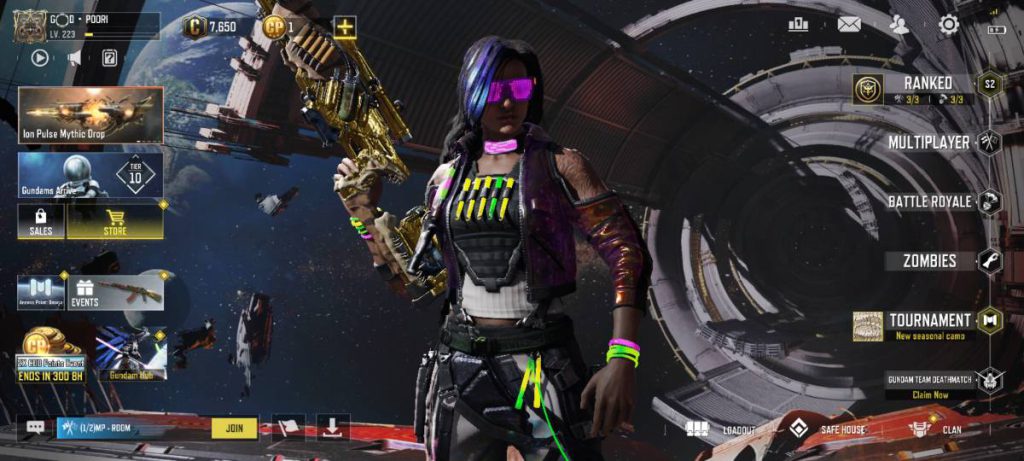This screenshot has width=1024, height=461.
Task: Open the player profile avatar
Action: (30, 27)
